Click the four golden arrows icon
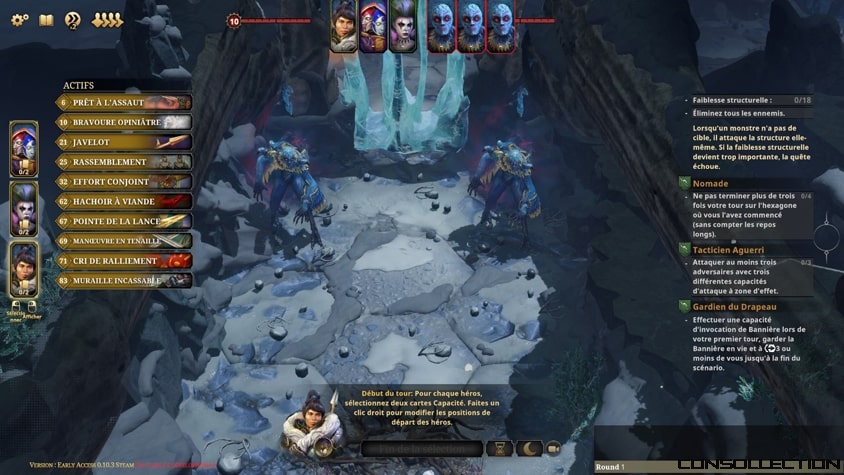 [x=107, y=20]
